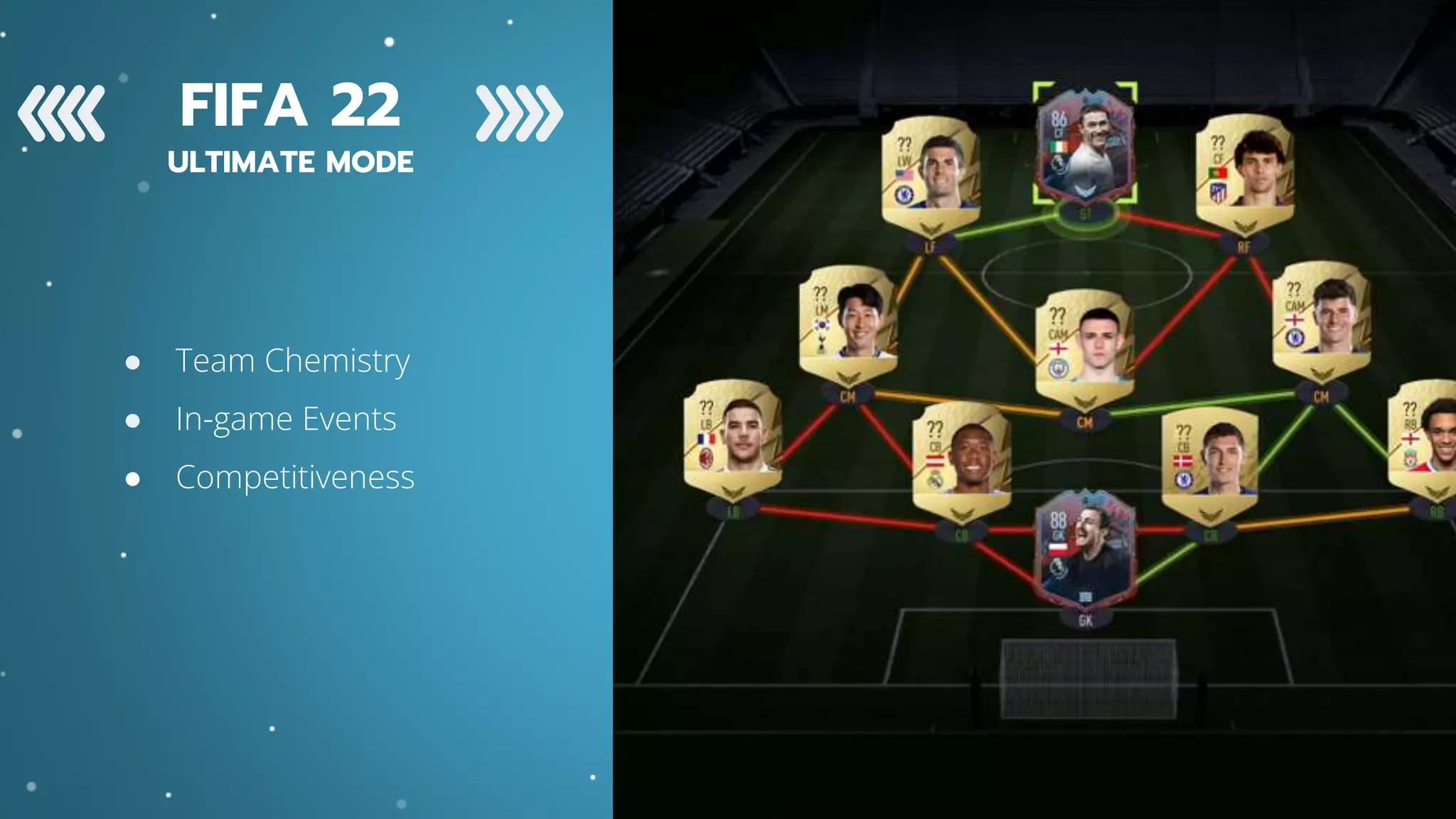The image size is (1456, 819).
Task: Pick the LM card with the South Korea flag
Action: click(847, 321)
